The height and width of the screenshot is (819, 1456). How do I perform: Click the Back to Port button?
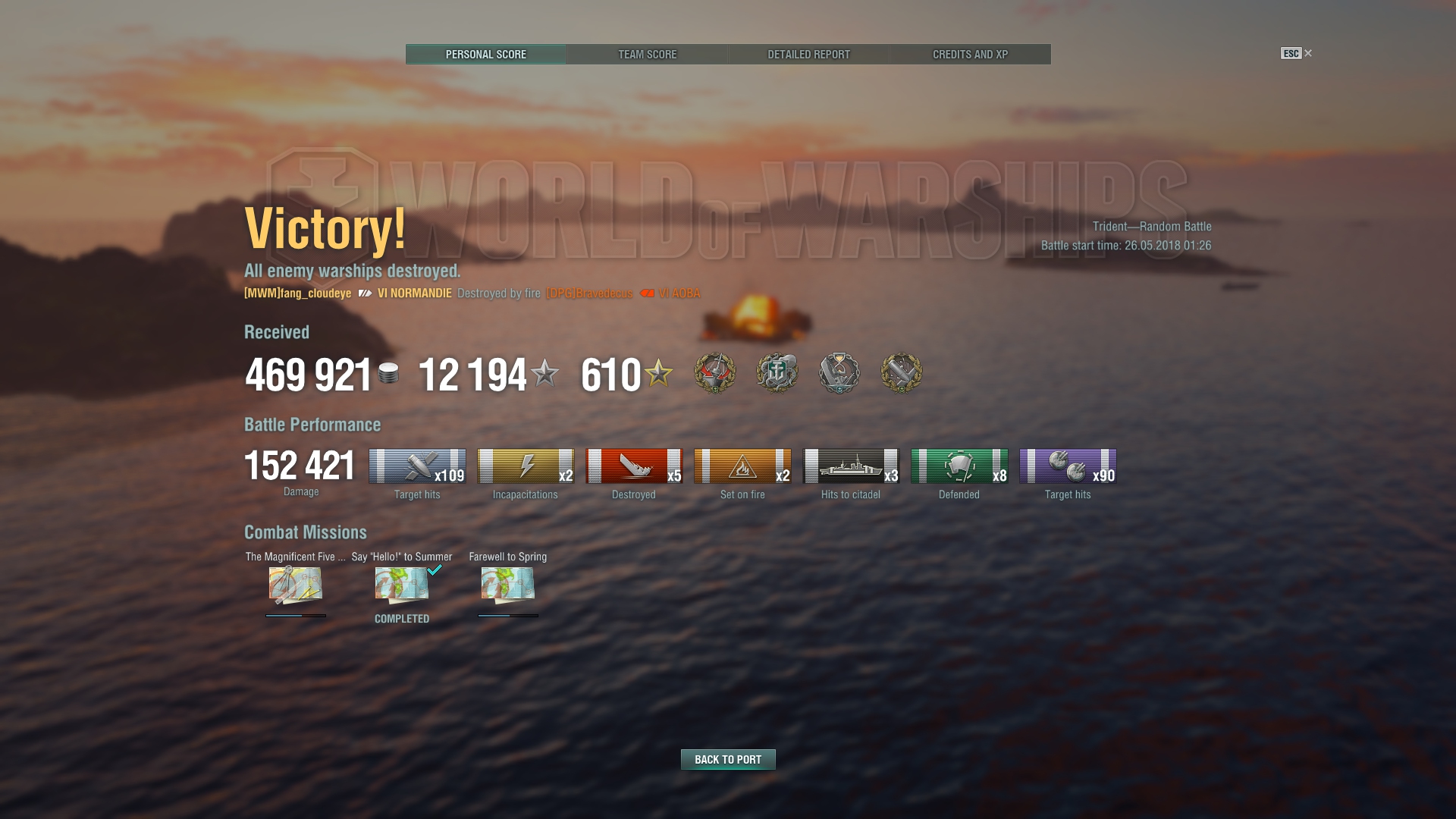tap(728, 759)
